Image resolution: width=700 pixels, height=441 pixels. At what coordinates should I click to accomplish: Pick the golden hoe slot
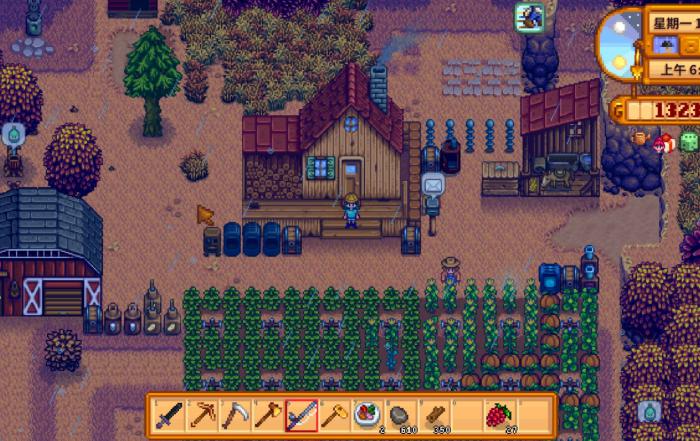coord(335,413)
